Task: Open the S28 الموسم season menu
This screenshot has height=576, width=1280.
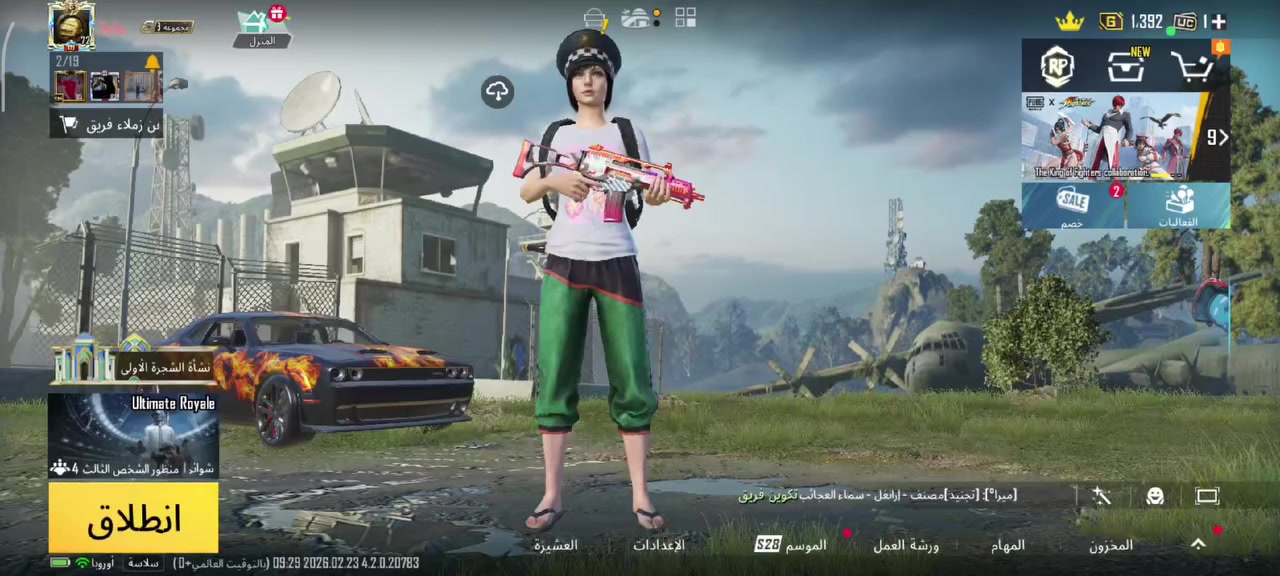Action: tap(790, 545)
